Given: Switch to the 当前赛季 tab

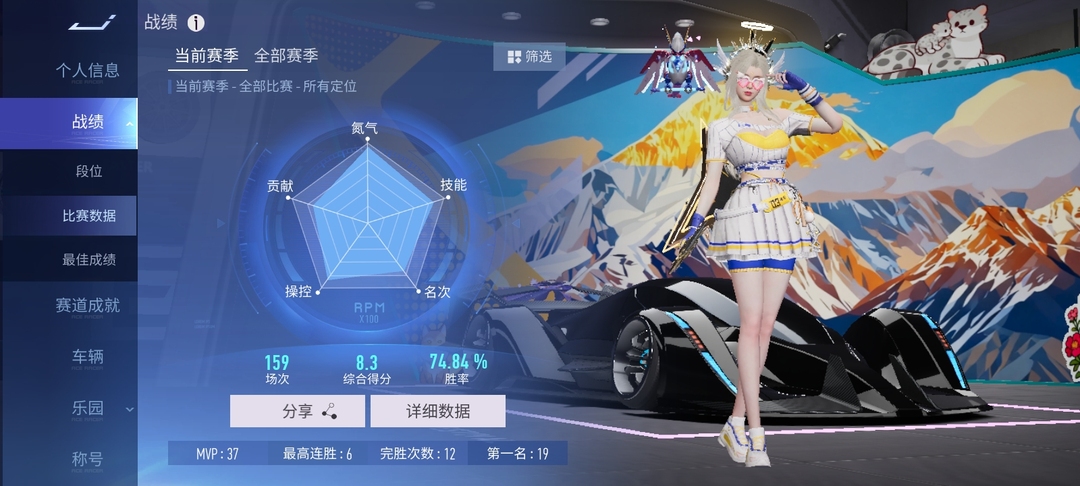Looking at the screenshot, I should (206, 57).
